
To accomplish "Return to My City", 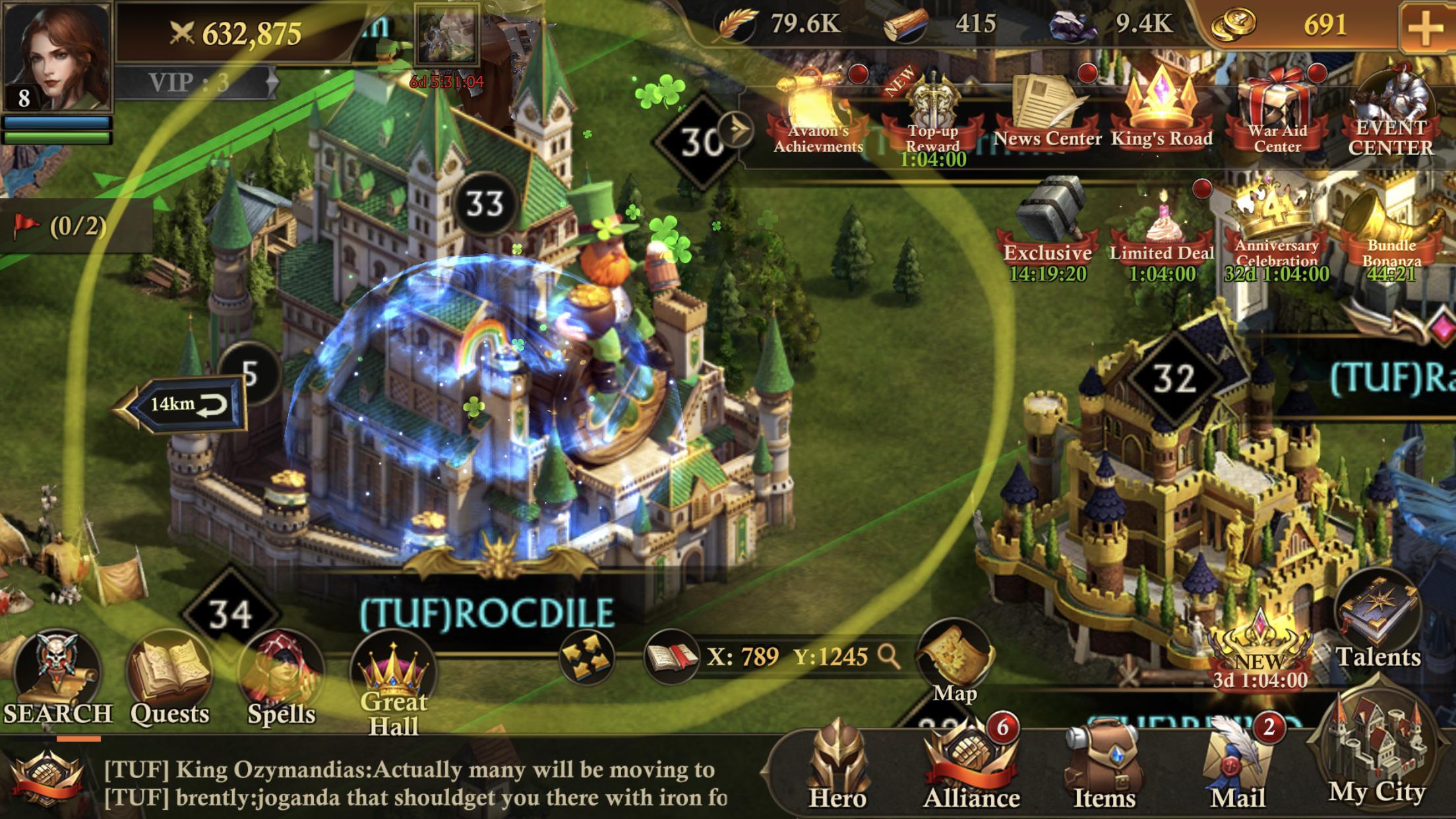I will pos(1377,758).
